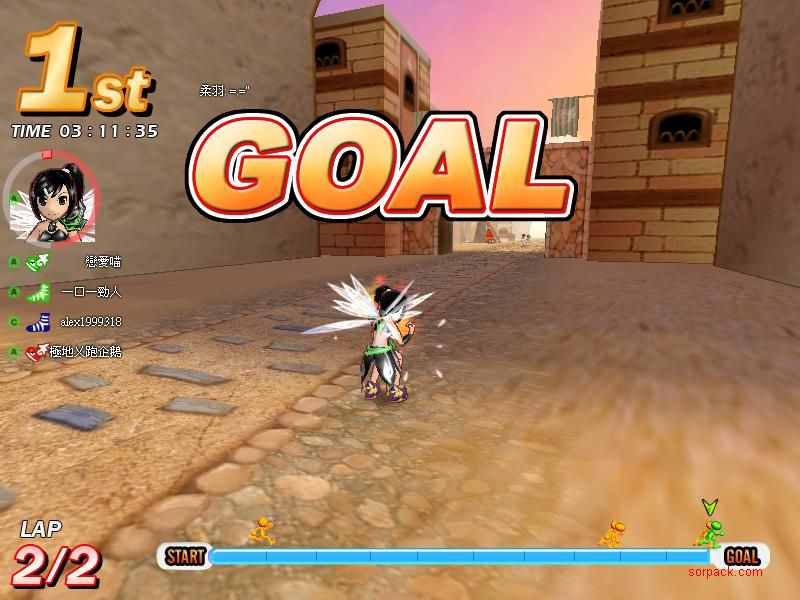The image size is (800, 600).
Task: Click the START label on the progress bar
Action: 185,556
